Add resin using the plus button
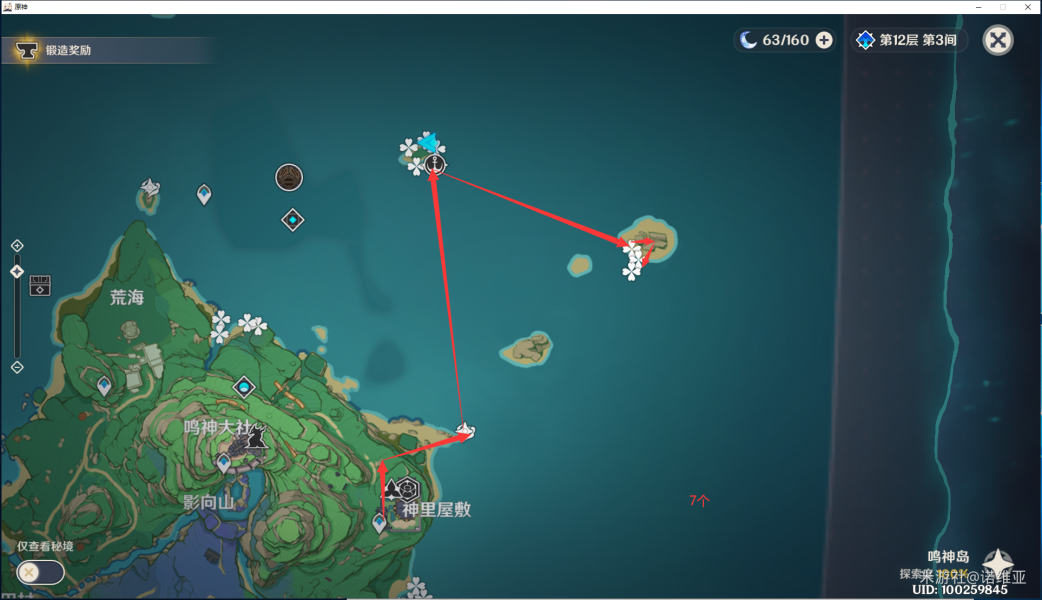The image size is (1042, 600). click(824, 40)
